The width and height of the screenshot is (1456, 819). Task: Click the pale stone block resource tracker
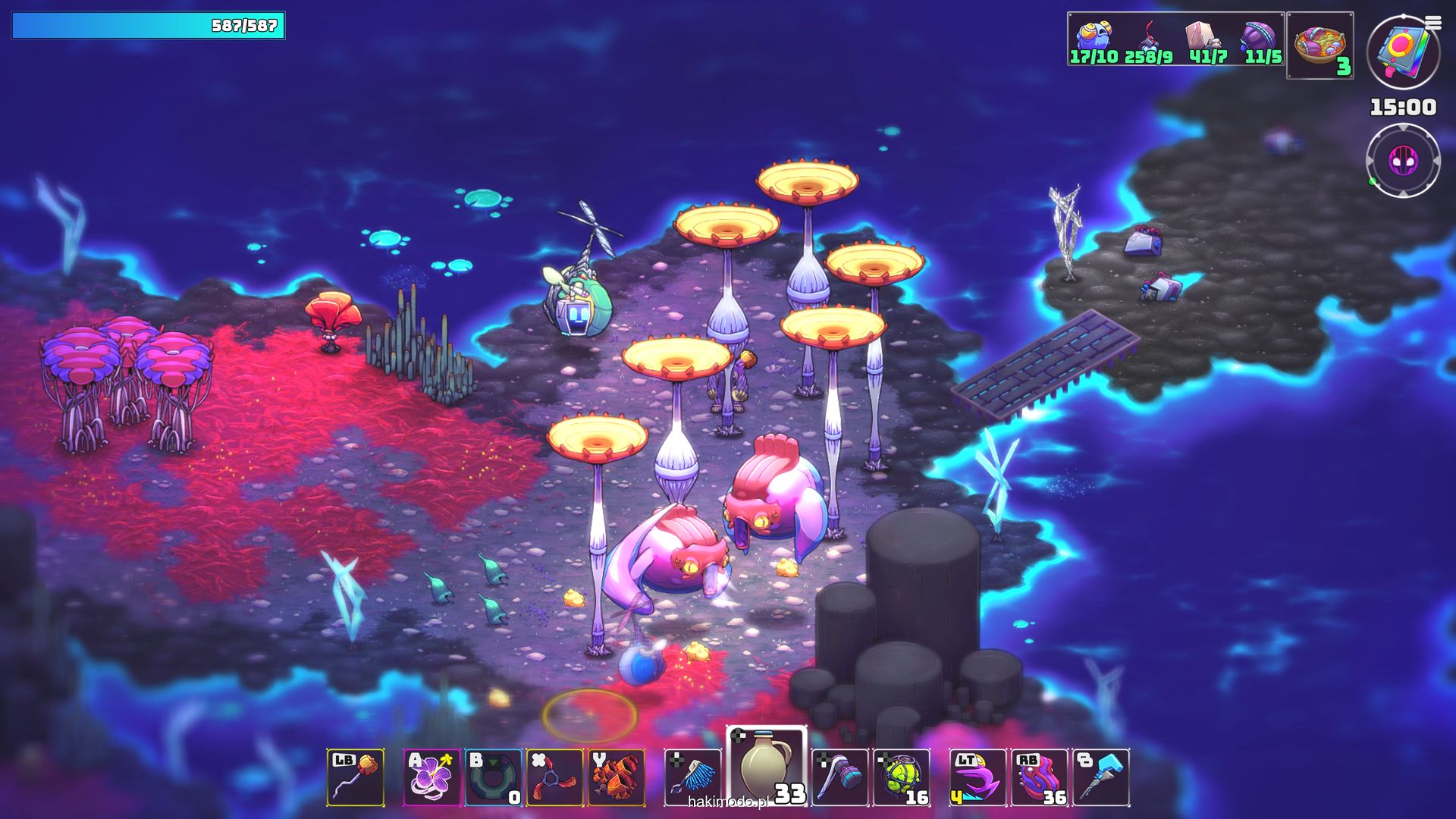pyautogui.click(x=1206, y=41)
